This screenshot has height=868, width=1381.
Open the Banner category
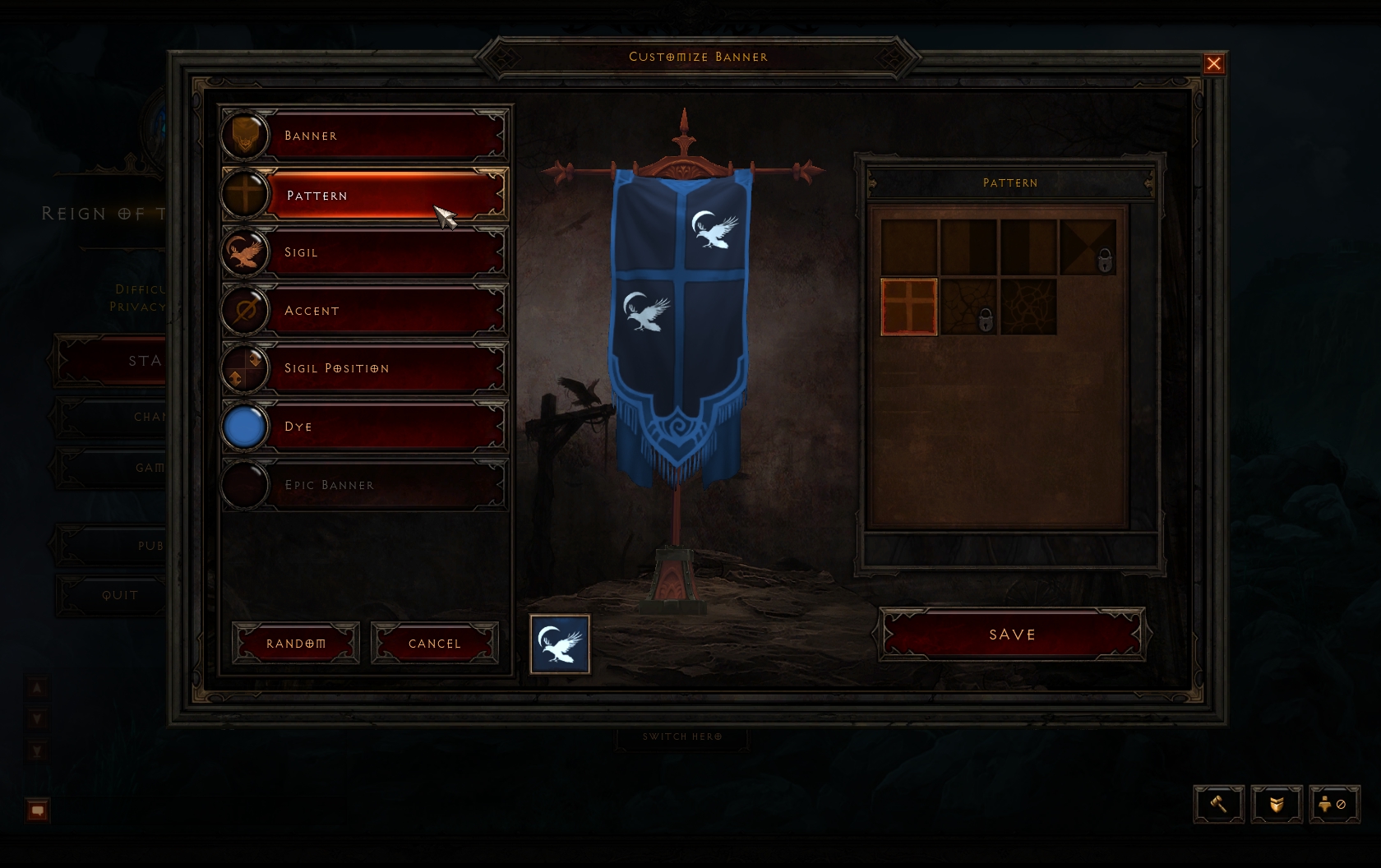click(365, 136)
